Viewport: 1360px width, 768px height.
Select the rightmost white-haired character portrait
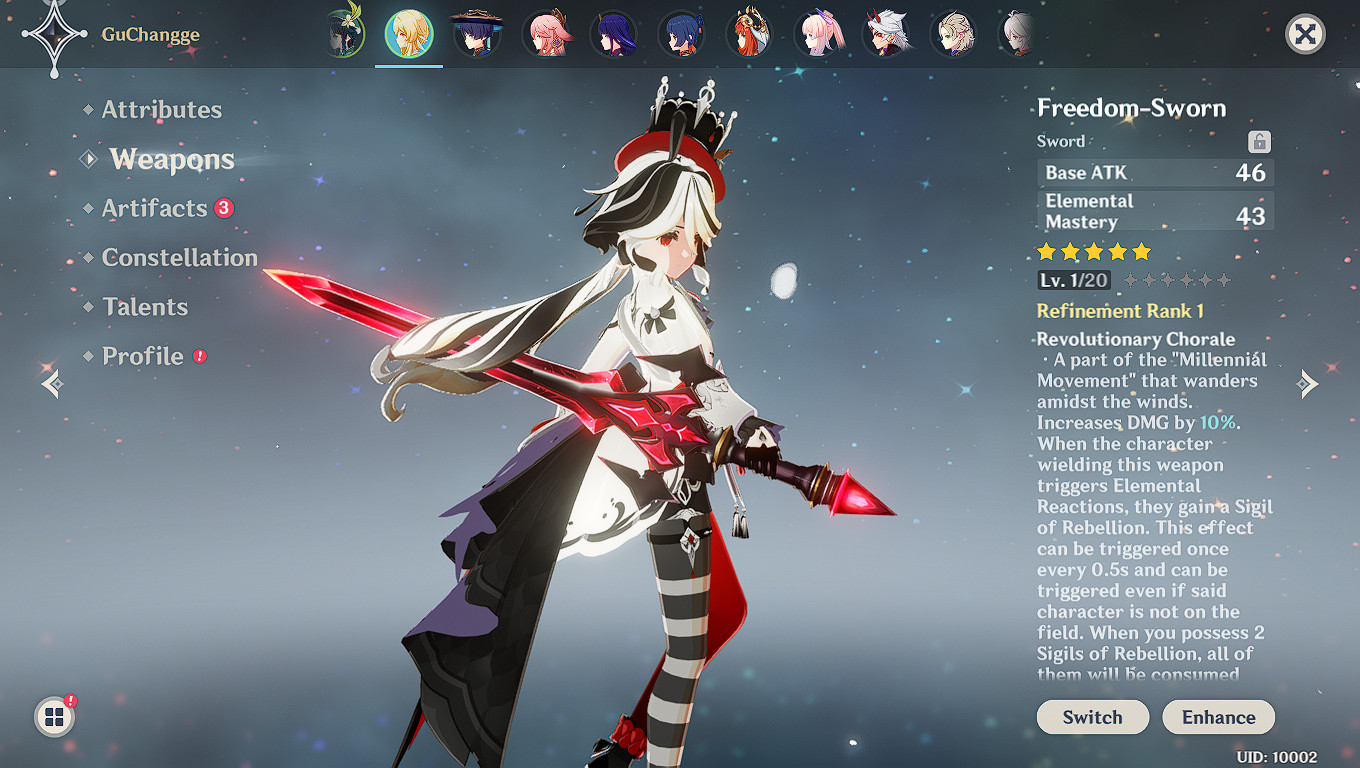coord(1019,33)
